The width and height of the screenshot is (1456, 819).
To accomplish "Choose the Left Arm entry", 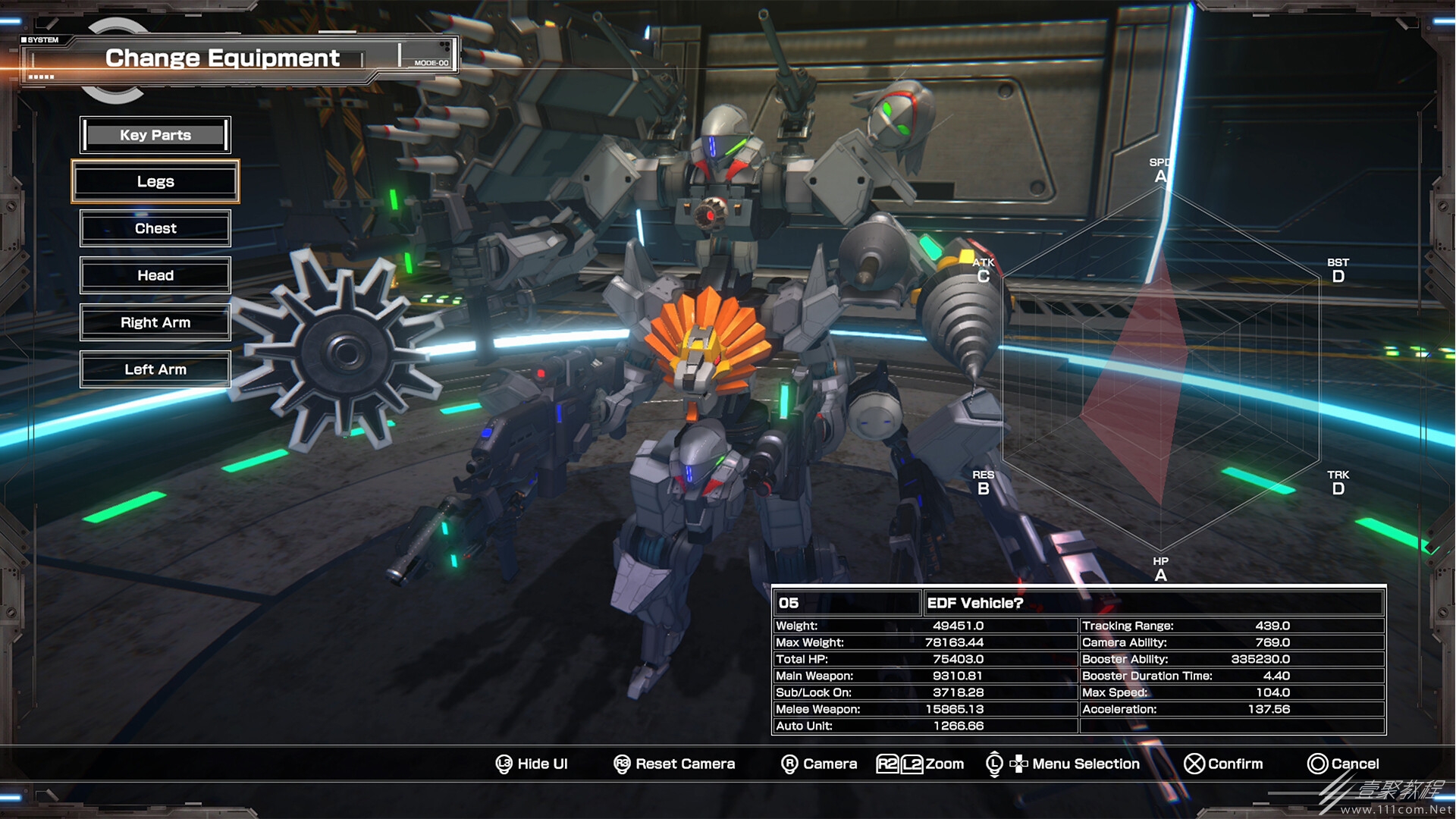I will pos(155,370).
